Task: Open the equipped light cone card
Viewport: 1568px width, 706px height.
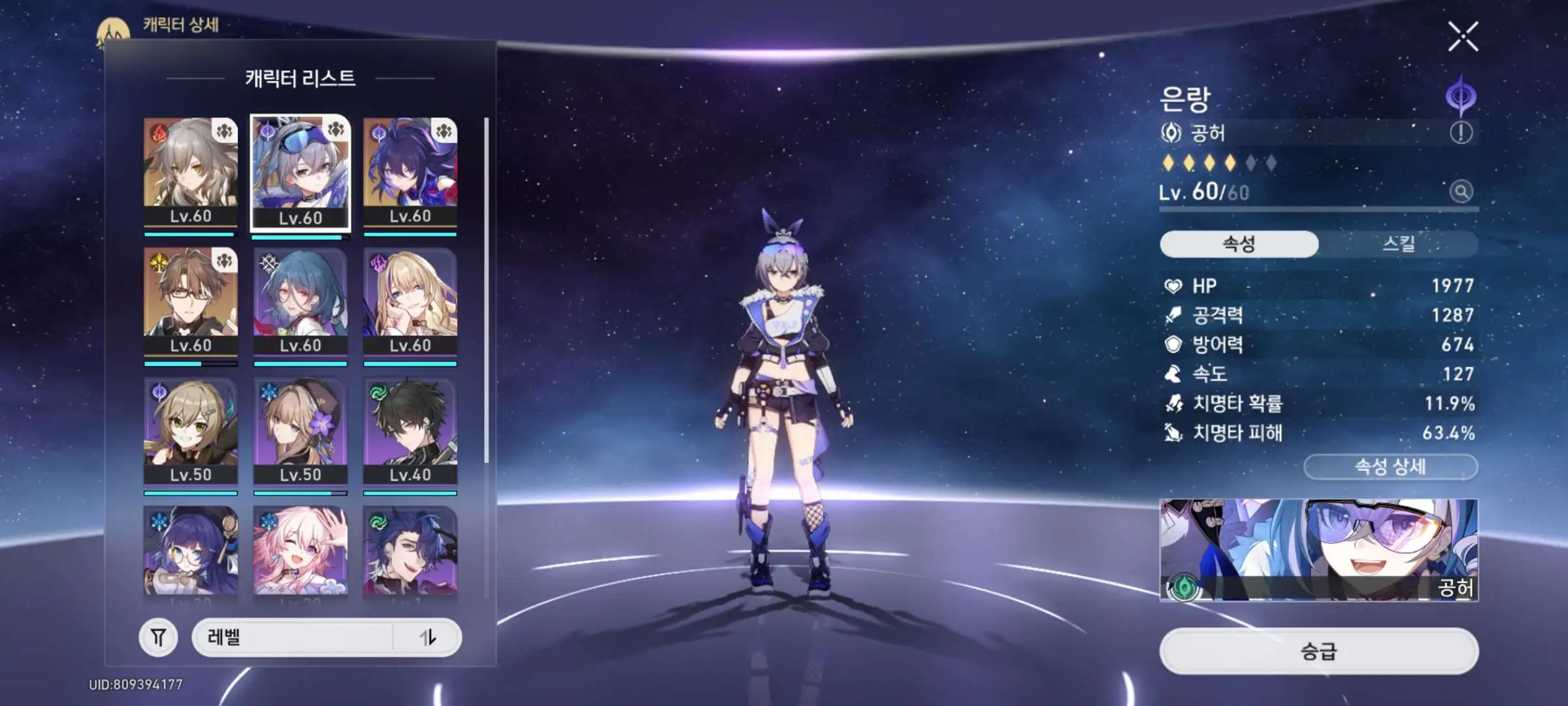Action: tap(1318, 550)
